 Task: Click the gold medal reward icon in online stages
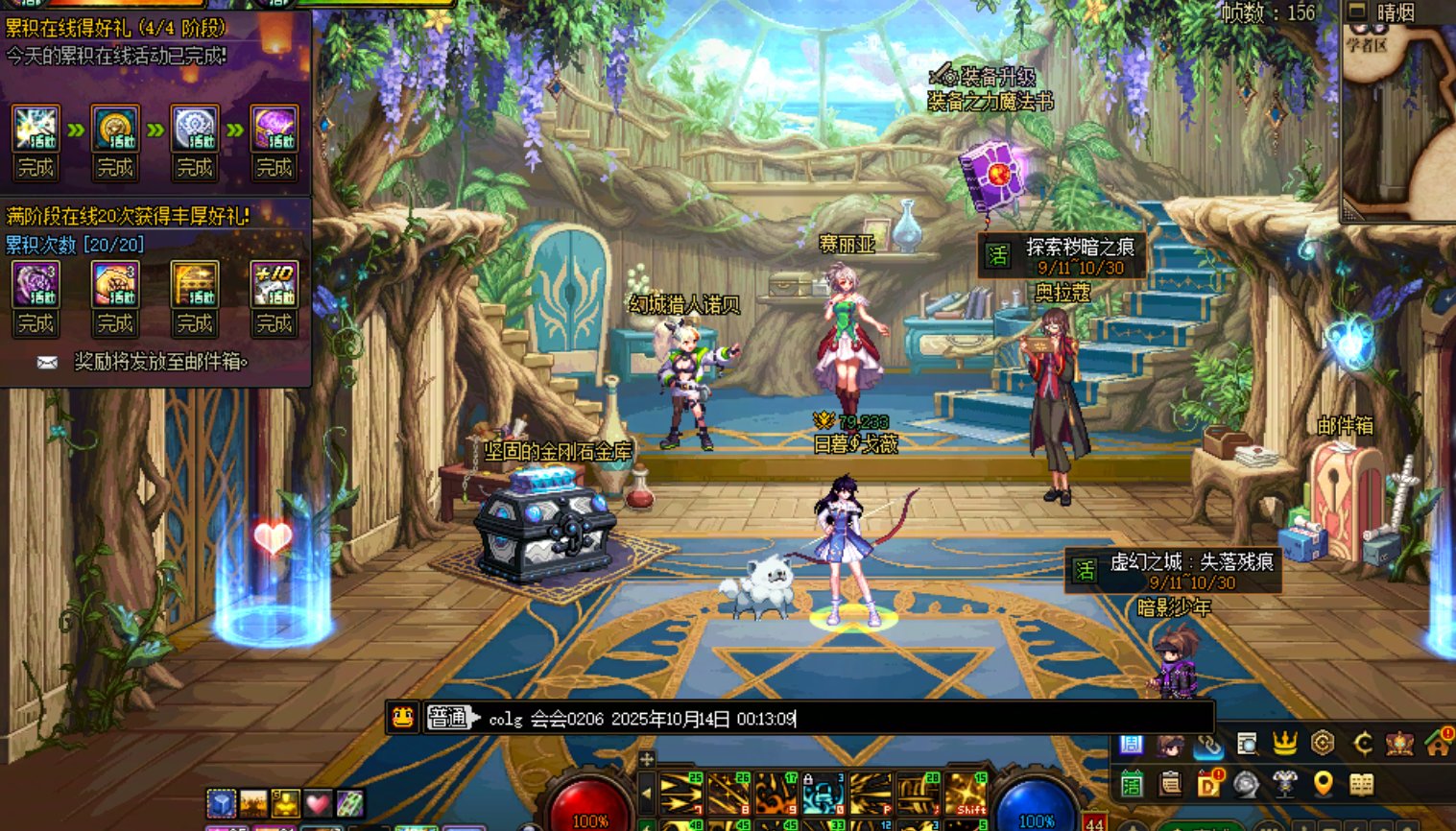pos(115,129)
